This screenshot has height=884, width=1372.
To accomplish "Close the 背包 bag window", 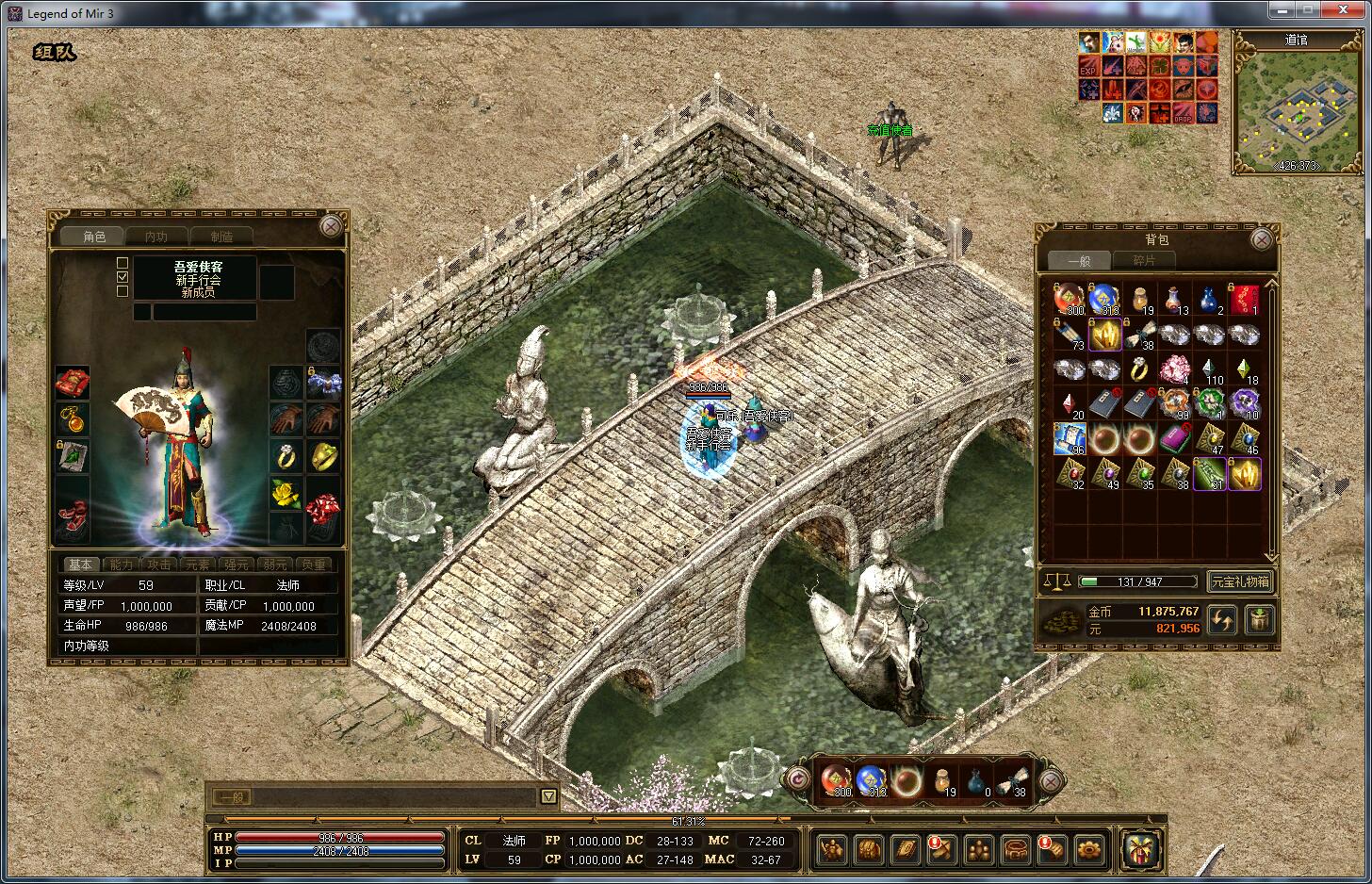I will 1262,240.
